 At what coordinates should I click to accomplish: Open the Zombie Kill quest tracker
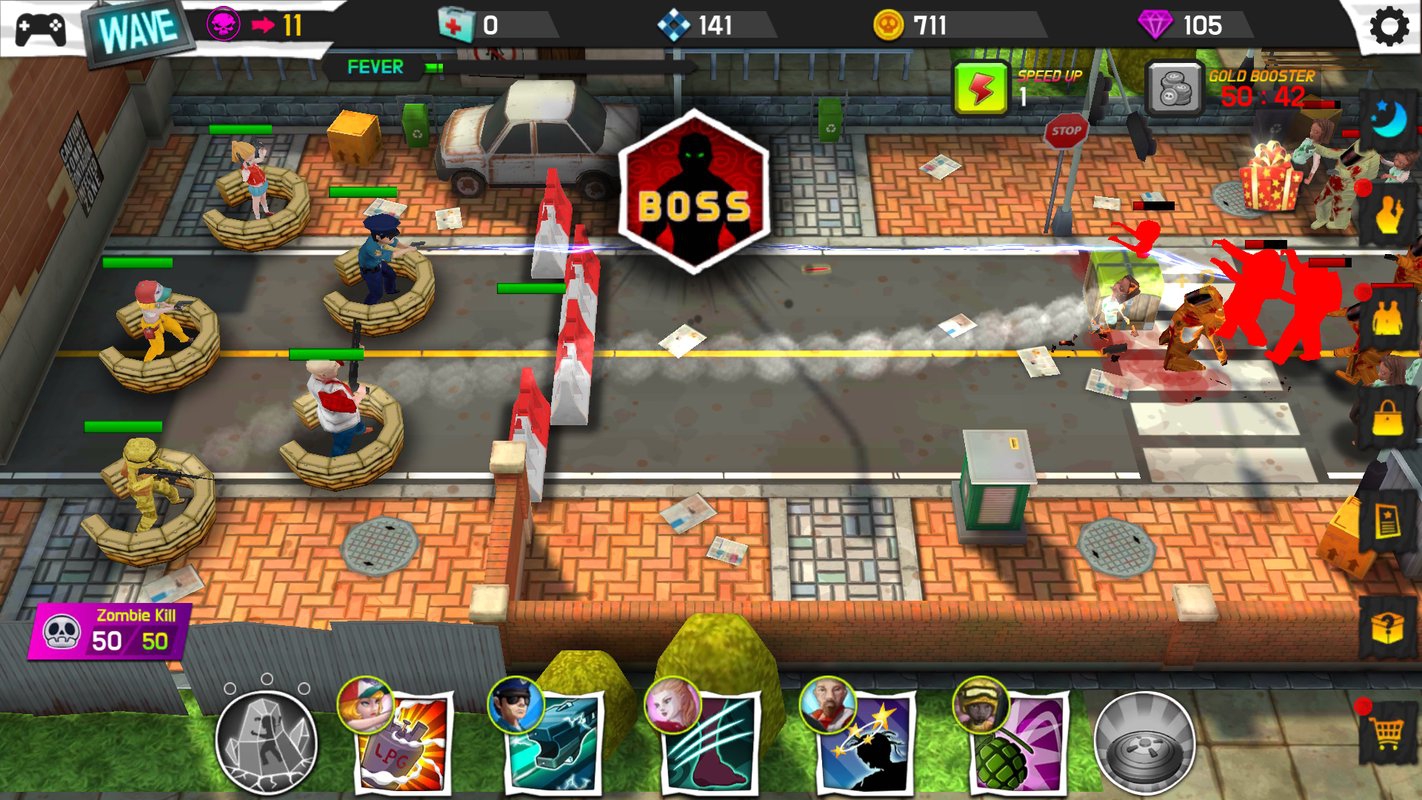coord(112,632)
